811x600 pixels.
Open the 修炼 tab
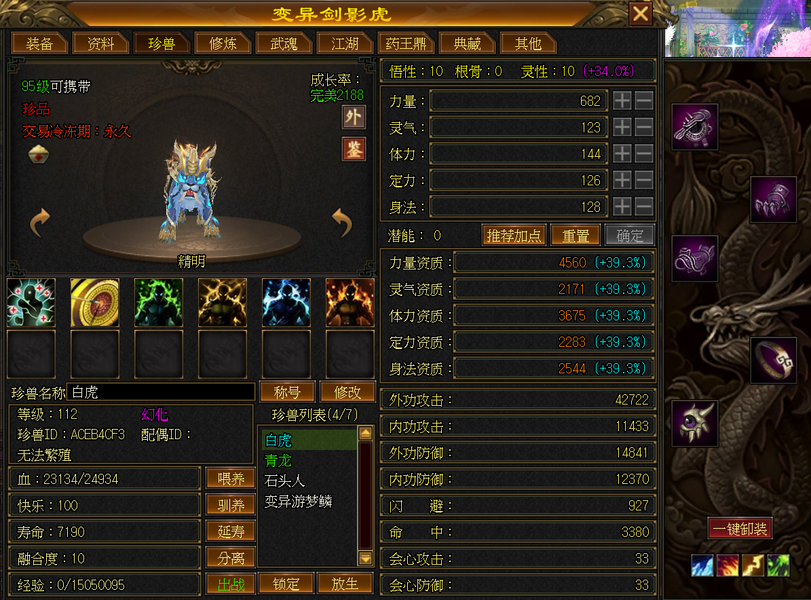point(222,43)
